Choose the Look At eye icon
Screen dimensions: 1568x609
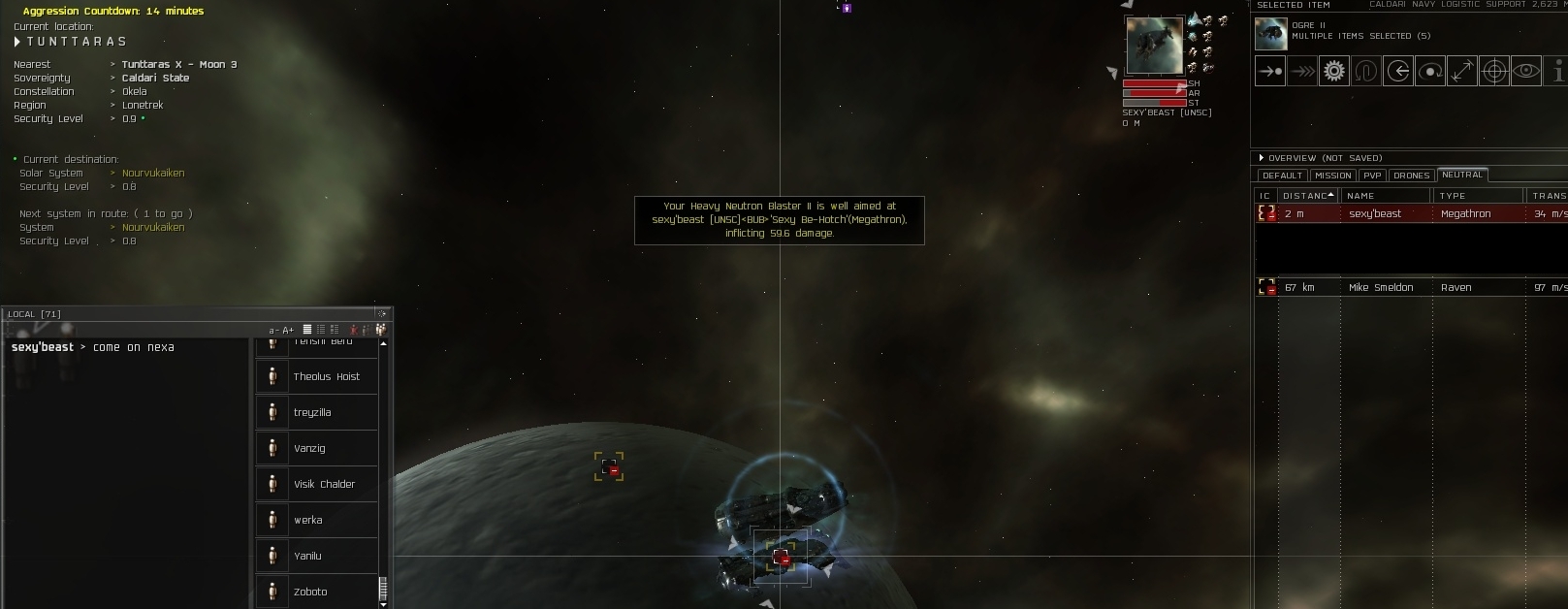(x=1526, y=71)
